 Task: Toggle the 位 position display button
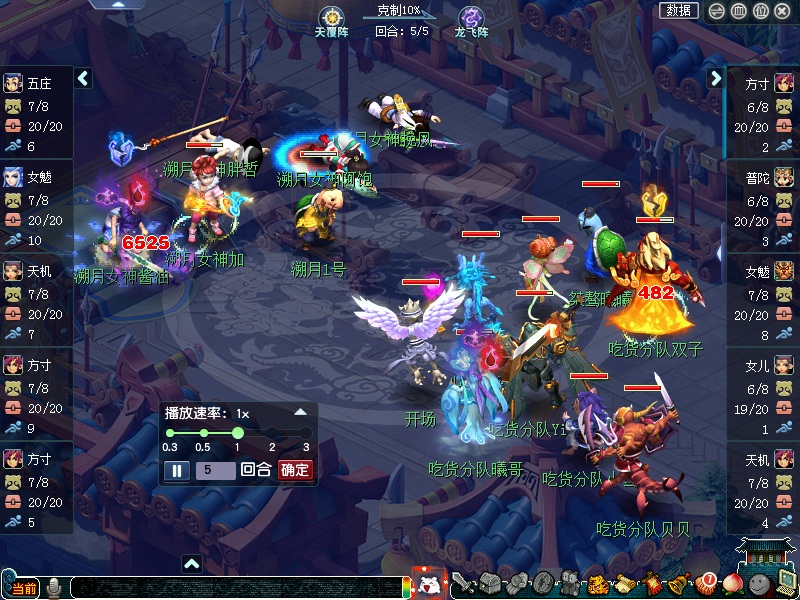(760, 11)
